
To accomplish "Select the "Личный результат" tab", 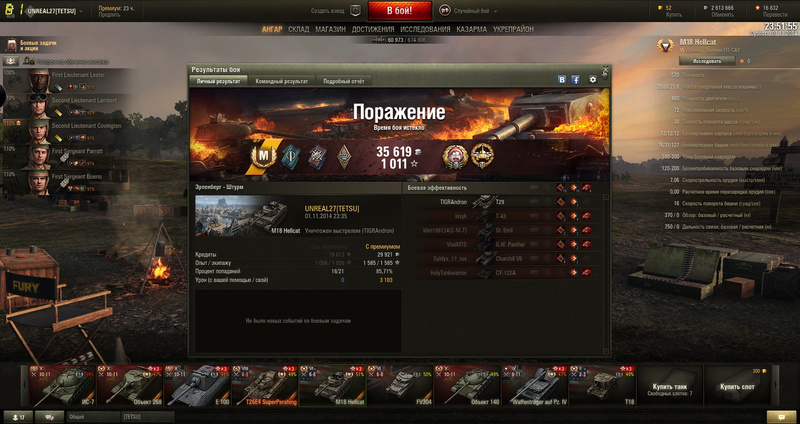I will (218, 80).
